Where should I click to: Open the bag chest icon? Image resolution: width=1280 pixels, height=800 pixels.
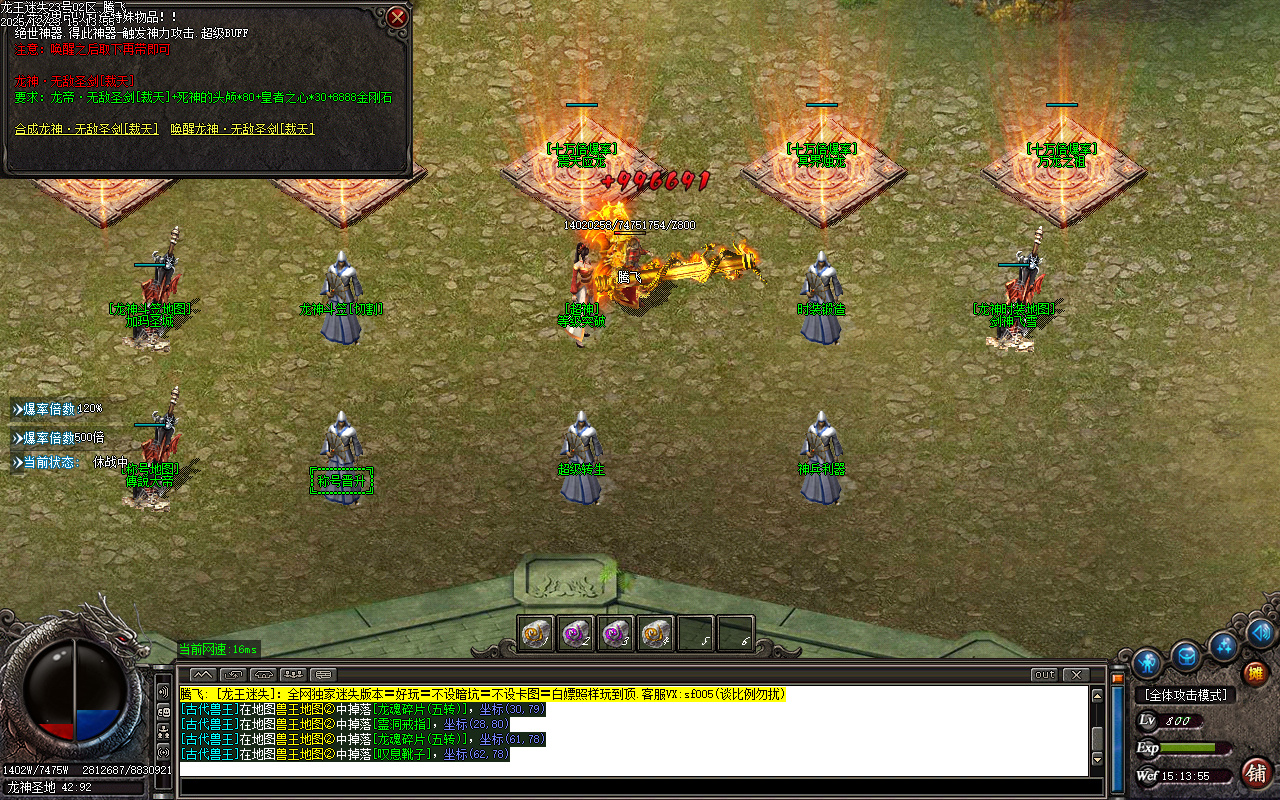(1187, 656)
